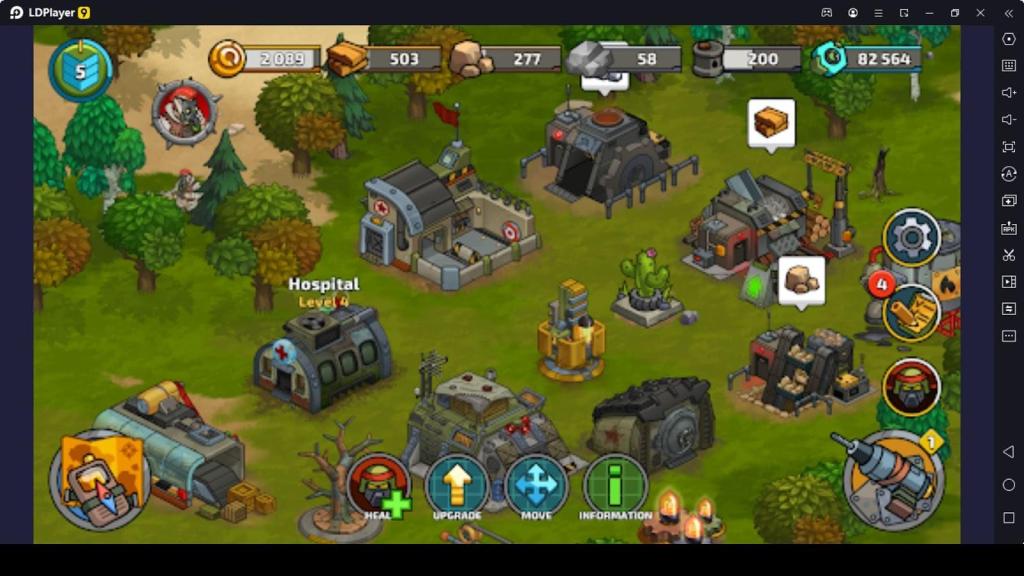The image size is (1024, 576).
Task: Open the drill build menu button
Action: click(x=893, y=478)
